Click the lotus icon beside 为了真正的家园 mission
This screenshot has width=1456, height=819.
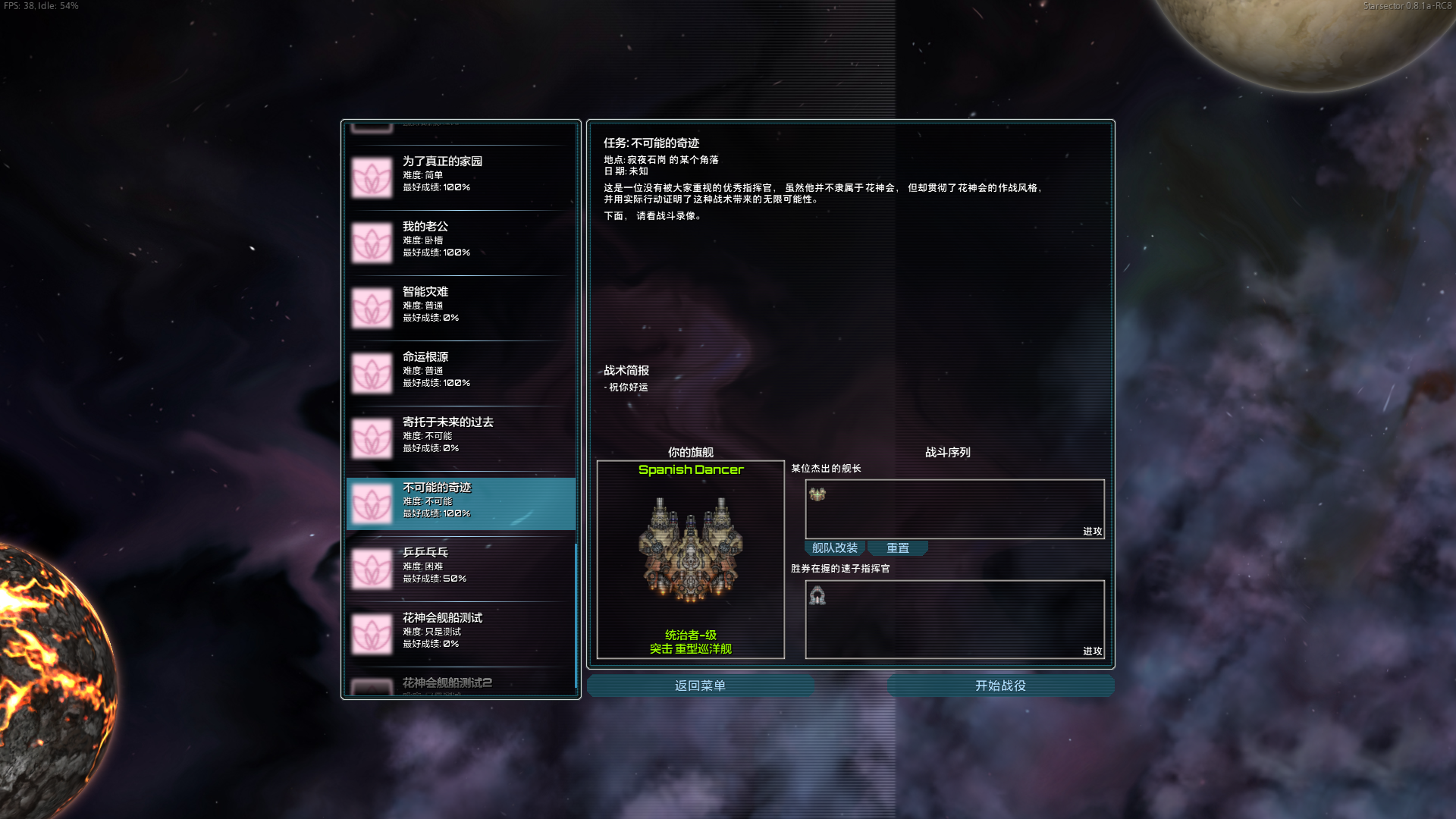point(371,176)
